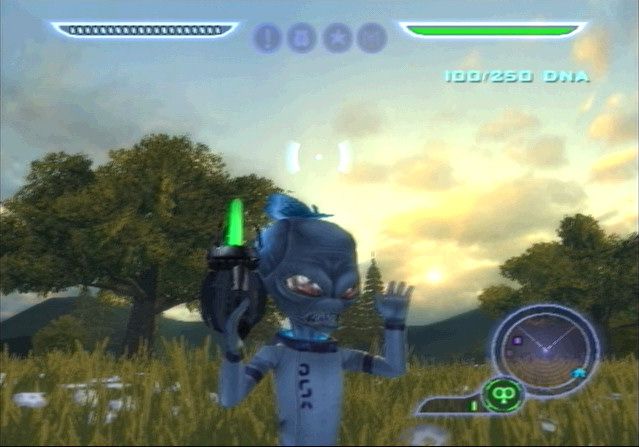
Task: Select the star alert level icon
Action: (337, 38)
